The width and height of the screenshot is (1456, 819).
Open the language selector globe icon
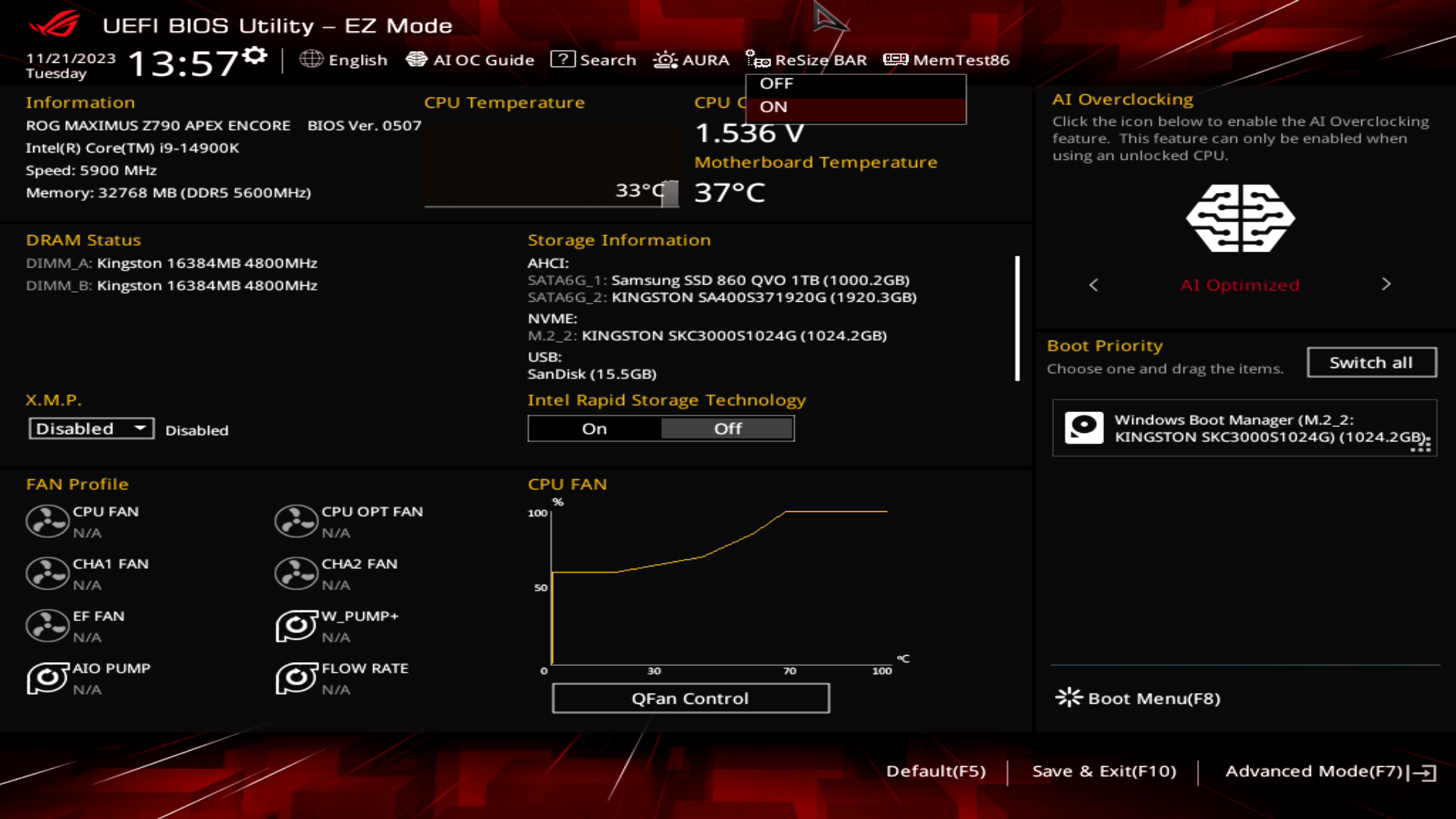[x=310, y=59]
